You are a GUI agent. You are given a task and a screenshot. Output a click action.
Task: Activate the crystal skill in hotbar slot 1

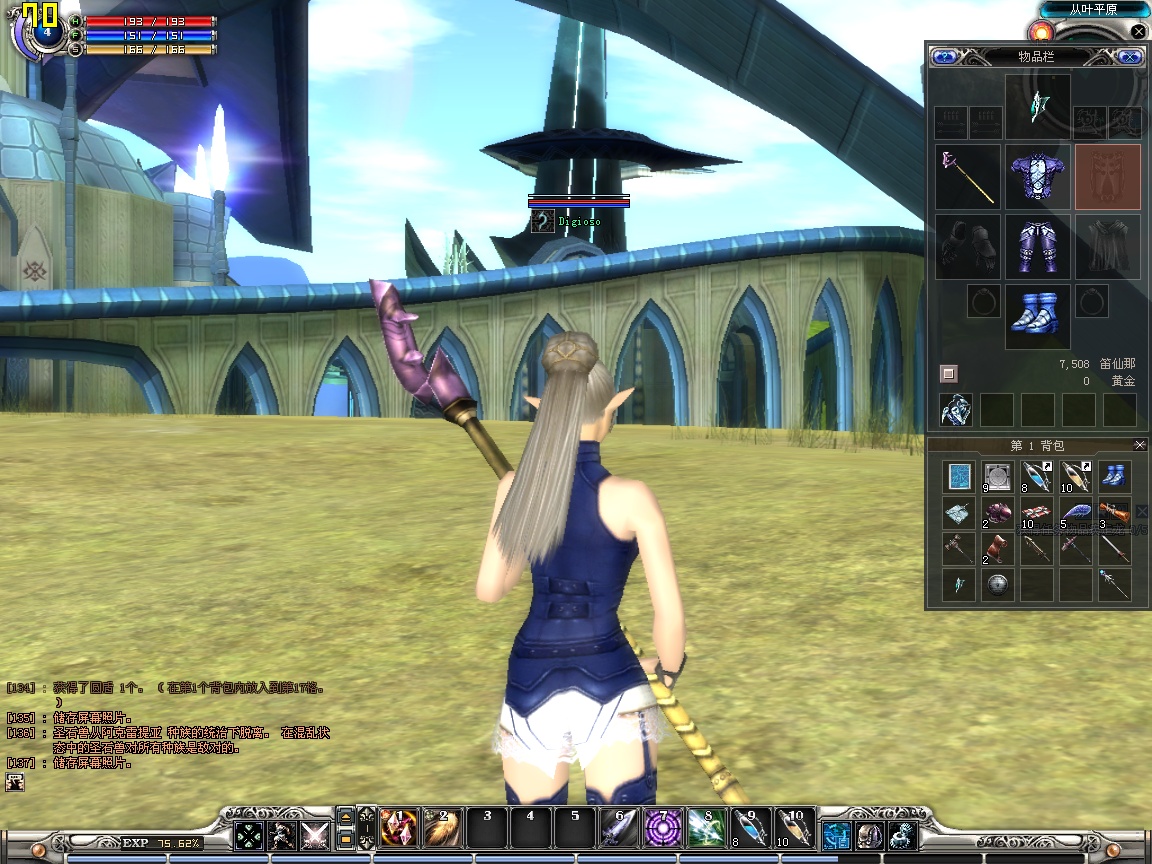pos(398,828)
